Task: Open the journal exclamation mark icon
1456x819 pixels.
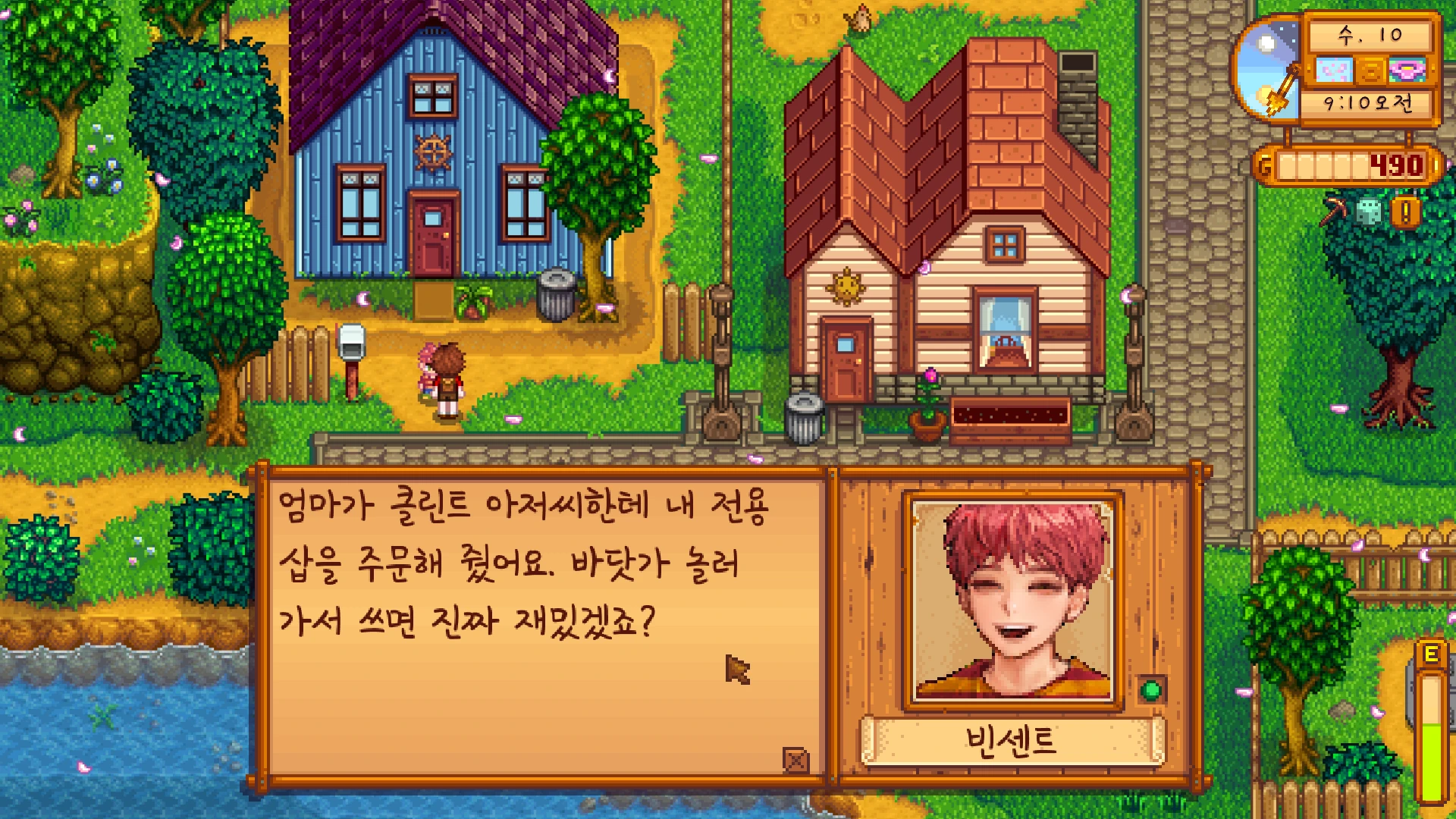Action: click(1405, 212)
